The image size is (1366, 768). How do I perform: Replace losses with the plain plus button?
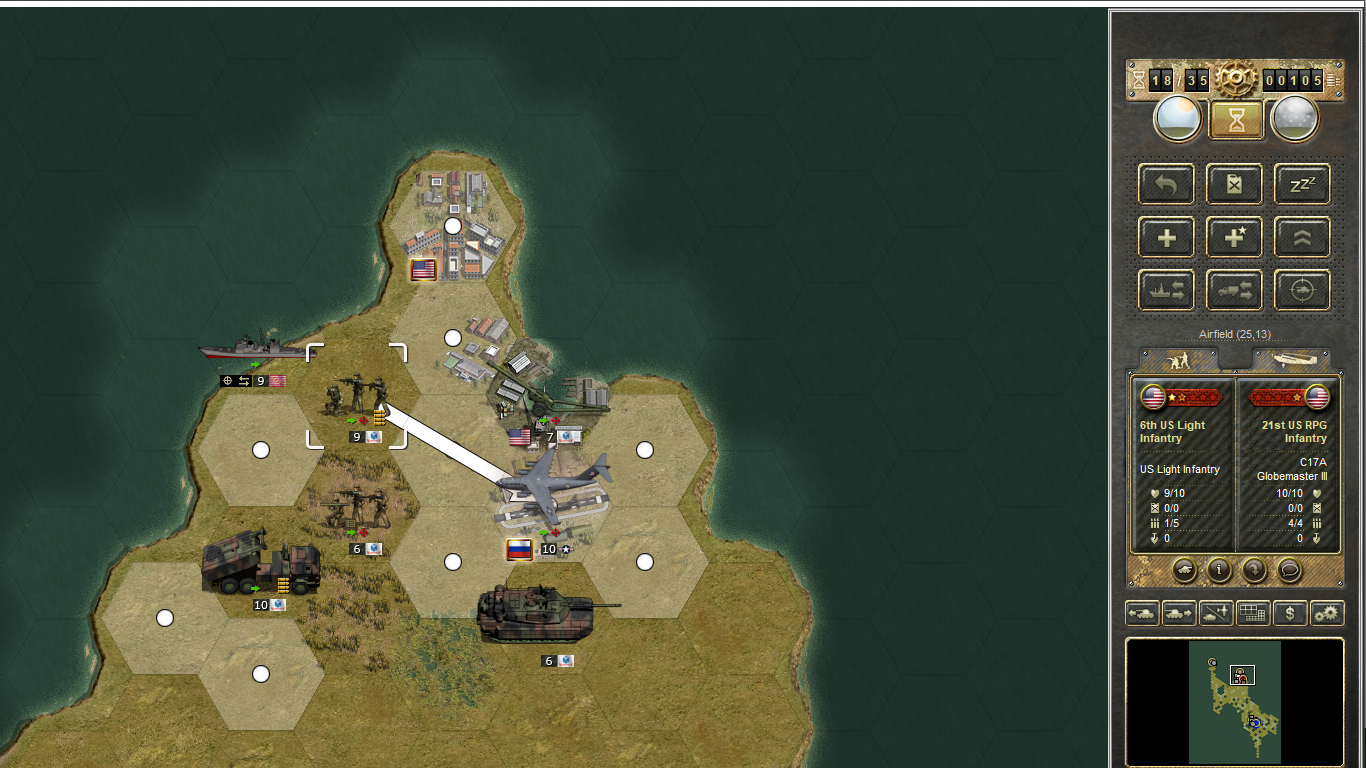coord(1166,237)
